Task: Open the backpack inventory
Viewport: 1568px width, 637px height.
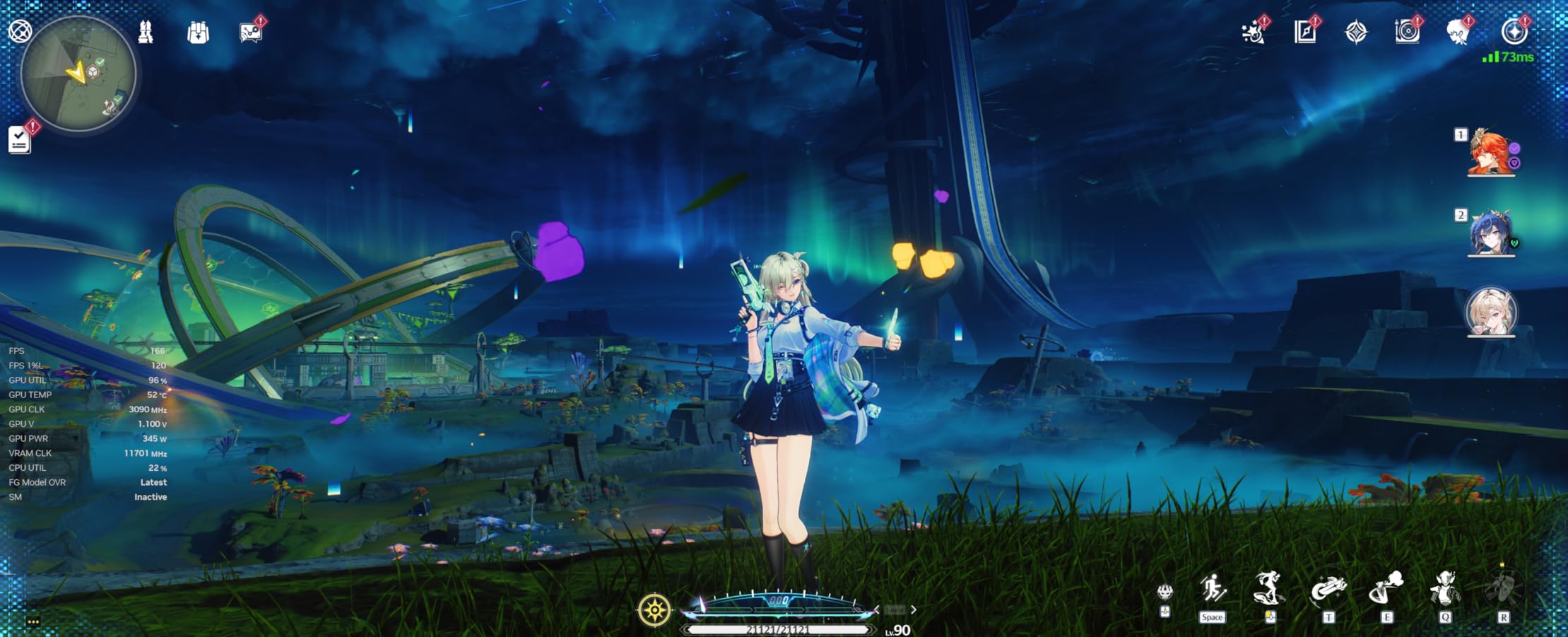Action: tap(199, 33)
